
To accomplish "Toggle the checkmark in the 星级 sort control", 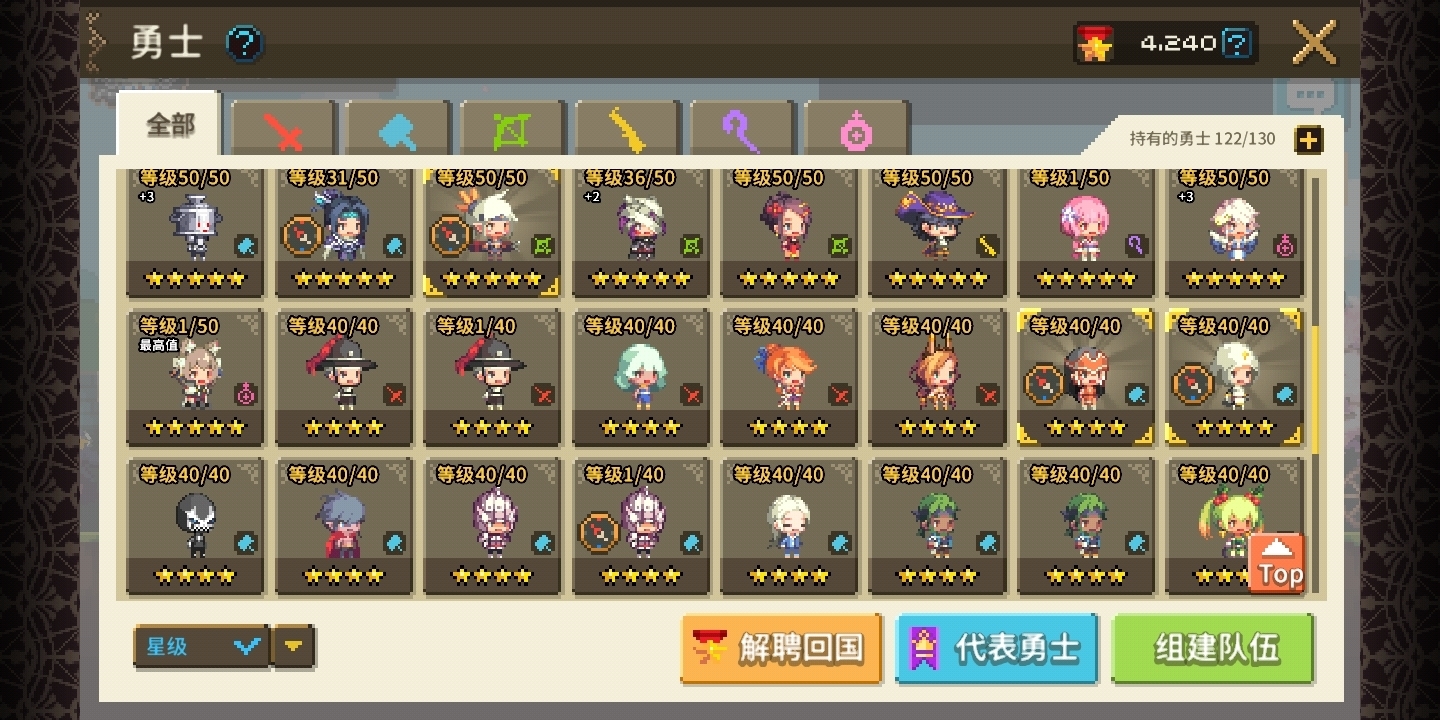I will (247, 647).
